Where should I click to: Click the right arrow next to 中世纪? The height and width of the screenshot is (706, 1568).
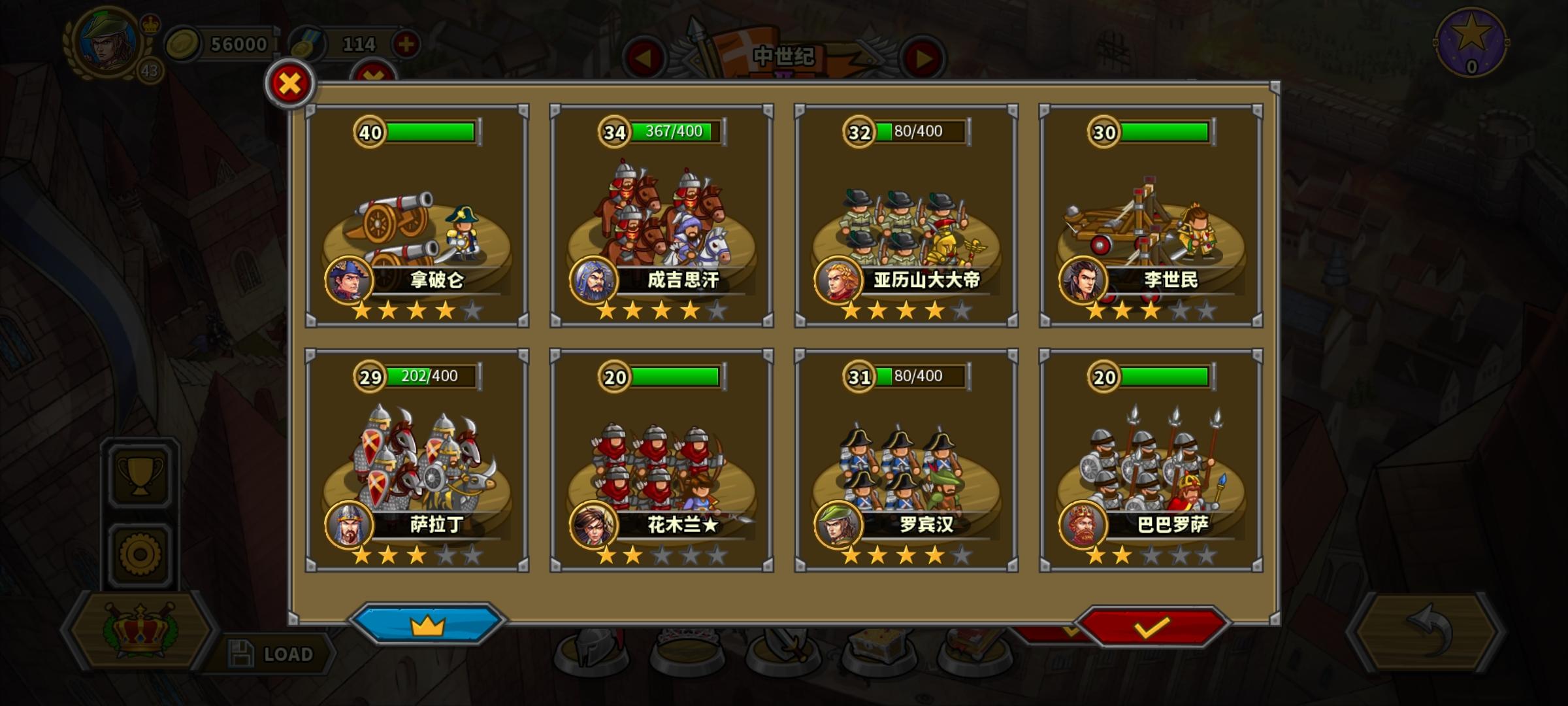(x=922, y=59)
